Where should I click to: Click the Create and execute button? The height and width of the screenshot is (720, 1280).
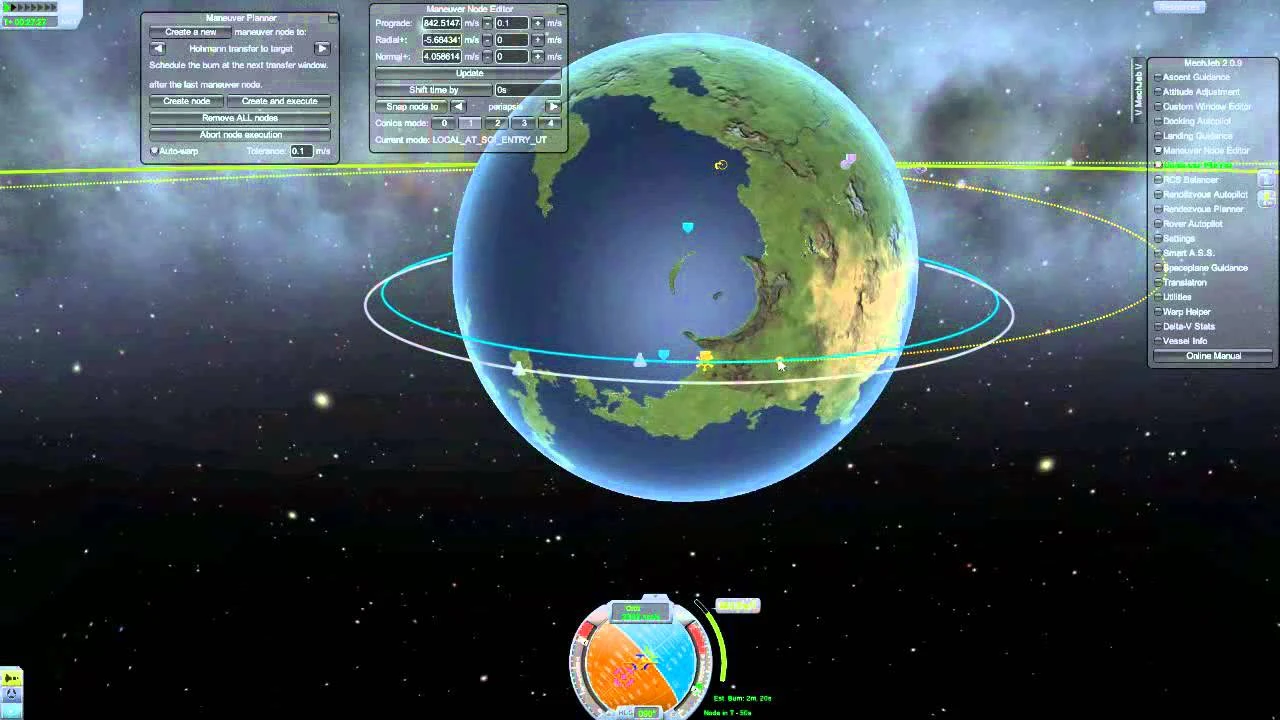pyautogui.click(x=281, y=100)
